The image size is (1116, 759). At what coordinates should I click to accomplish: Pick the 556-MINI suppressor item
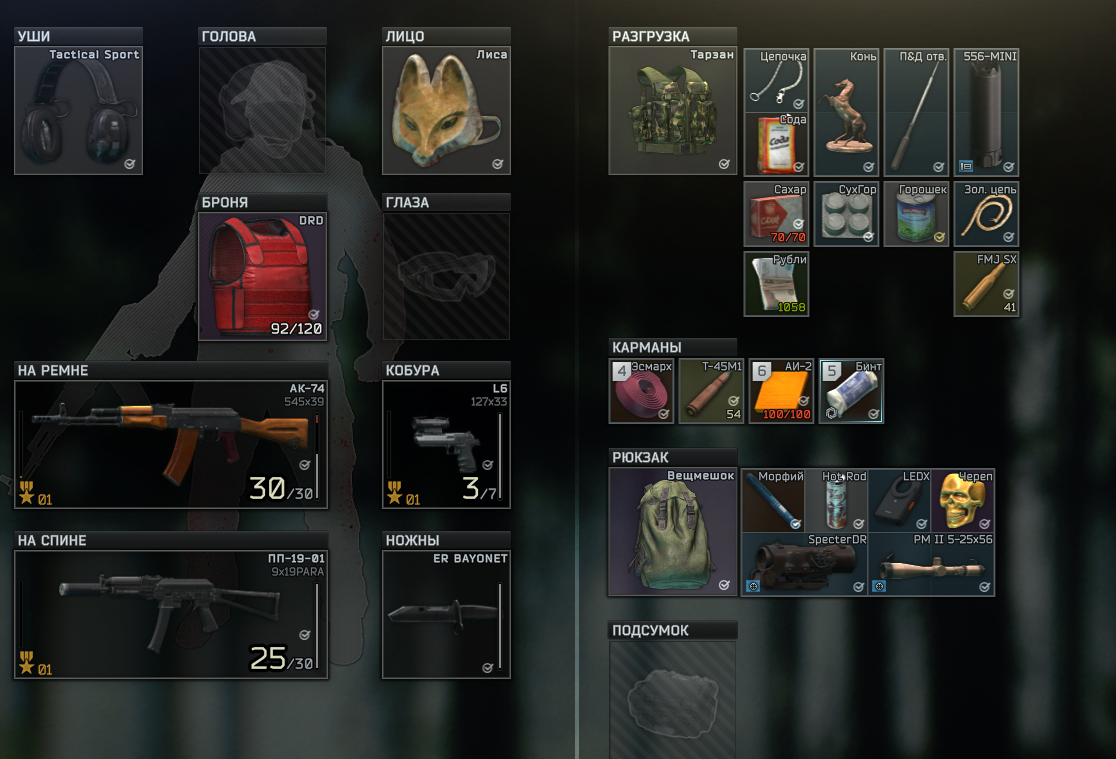coord(986,112)
